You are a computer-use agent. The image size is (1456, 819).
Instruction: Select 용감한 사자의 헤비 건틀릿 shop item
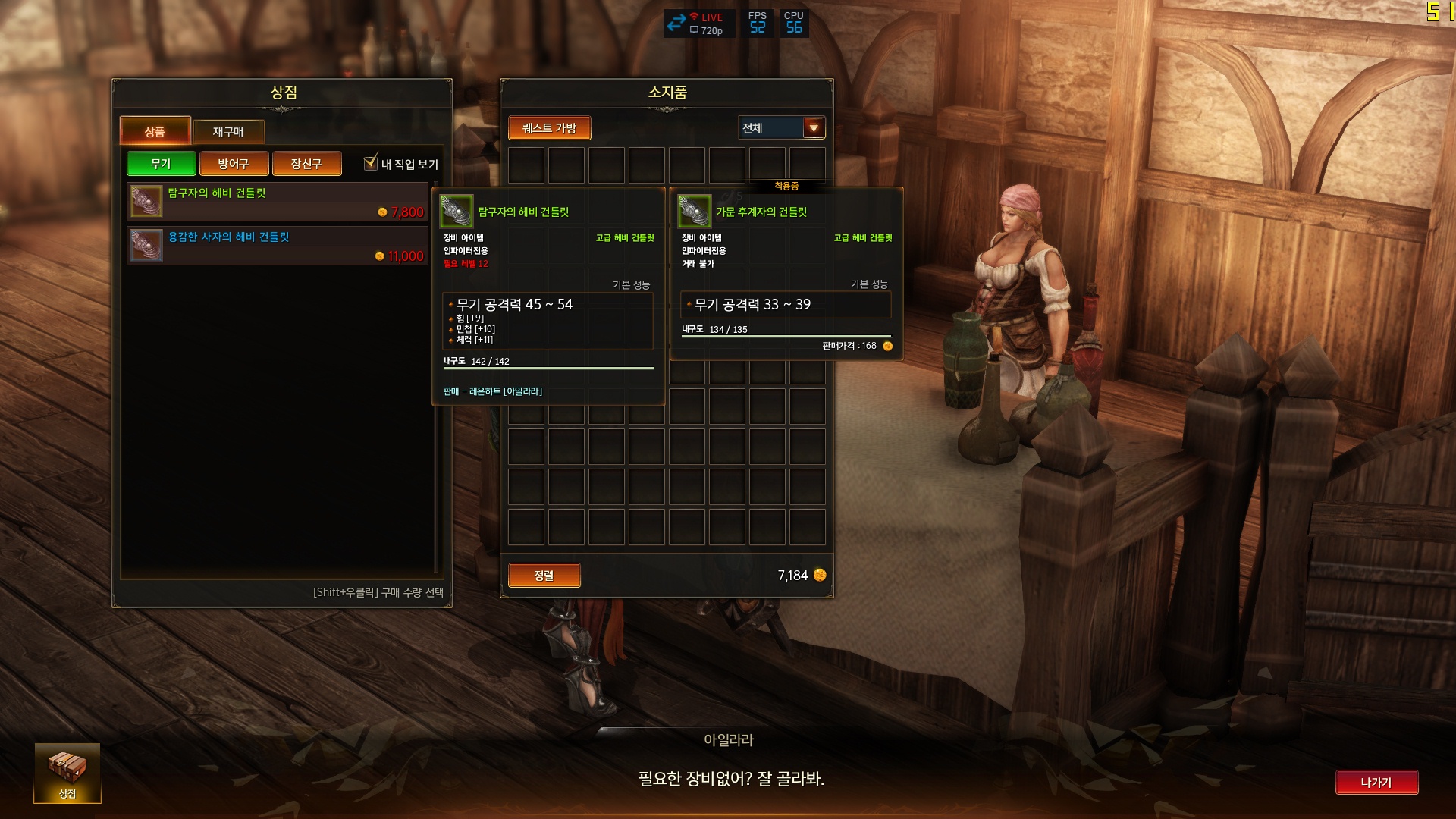pyautogui.click(x=277, y=246)
